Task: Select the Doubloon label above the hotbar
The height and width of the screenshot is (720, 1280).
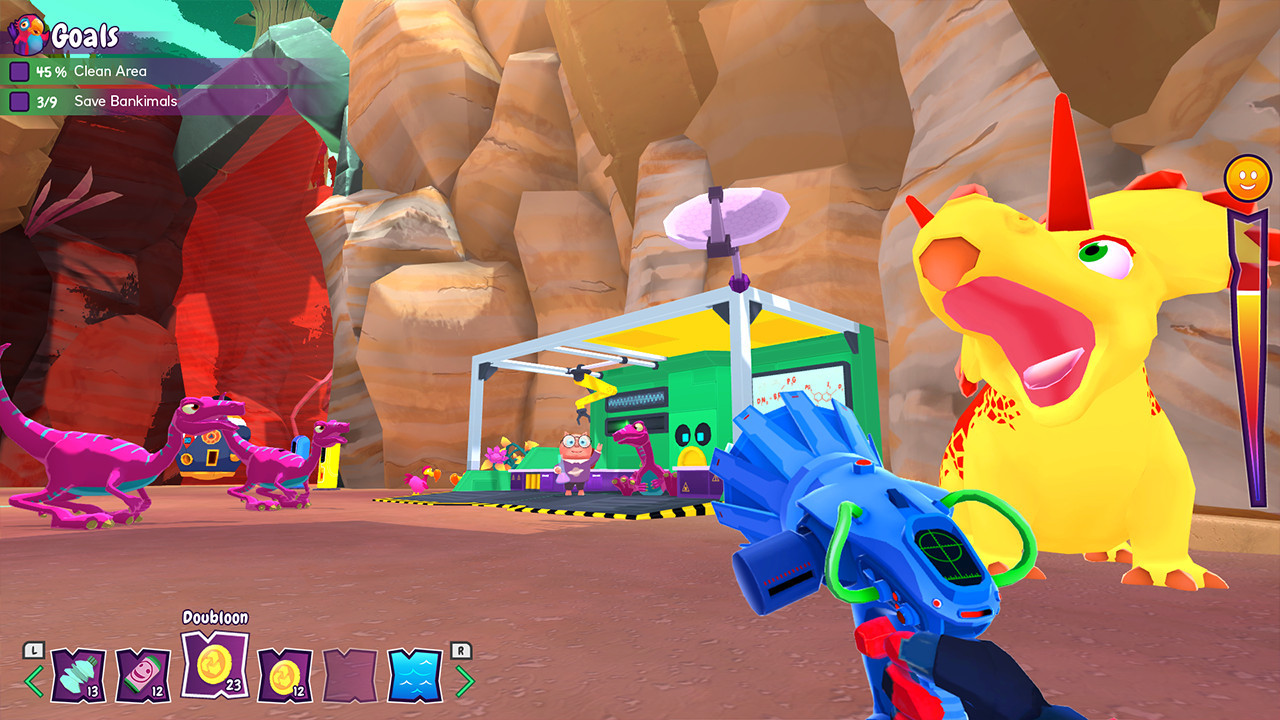Action: click(215, 617)
